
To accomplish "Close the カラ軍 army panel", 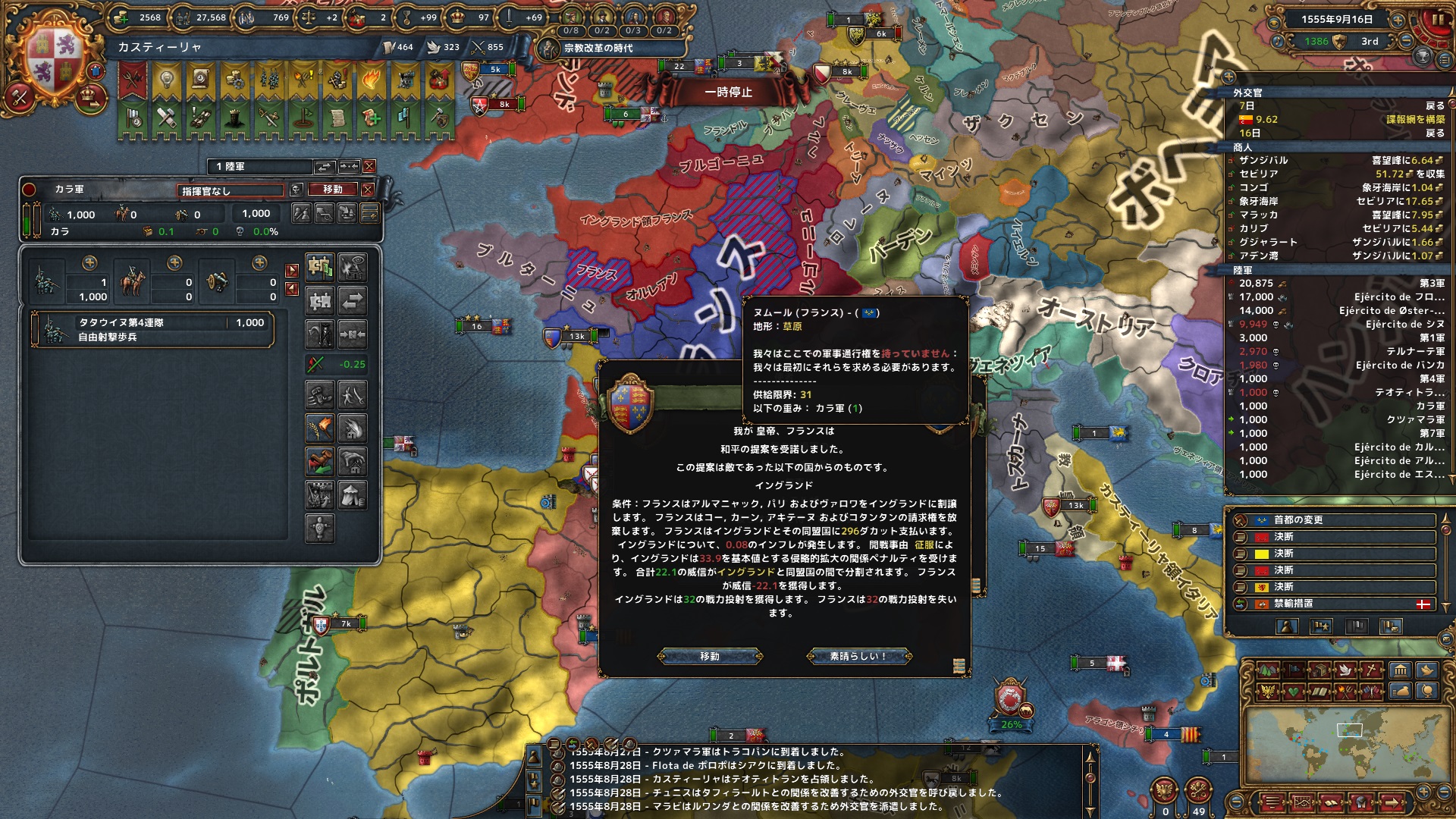I will click(x=368, y=190).
